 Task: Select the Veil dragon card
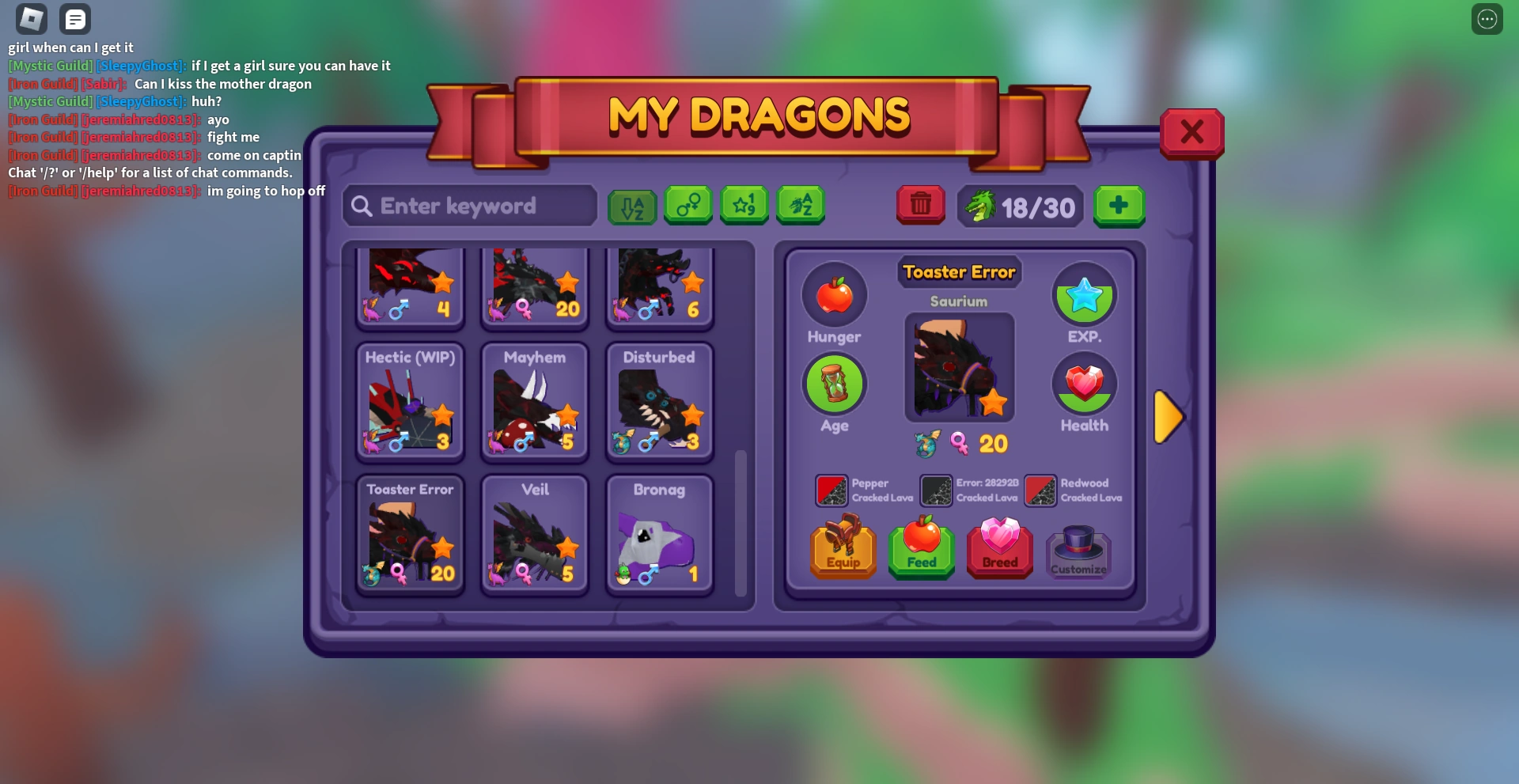(x=534, y=534)
